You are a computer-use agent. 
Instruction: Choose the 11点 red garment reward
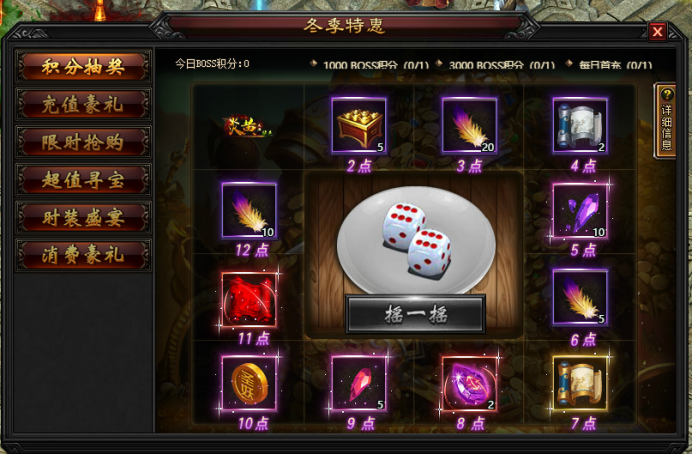coord(248,297)
